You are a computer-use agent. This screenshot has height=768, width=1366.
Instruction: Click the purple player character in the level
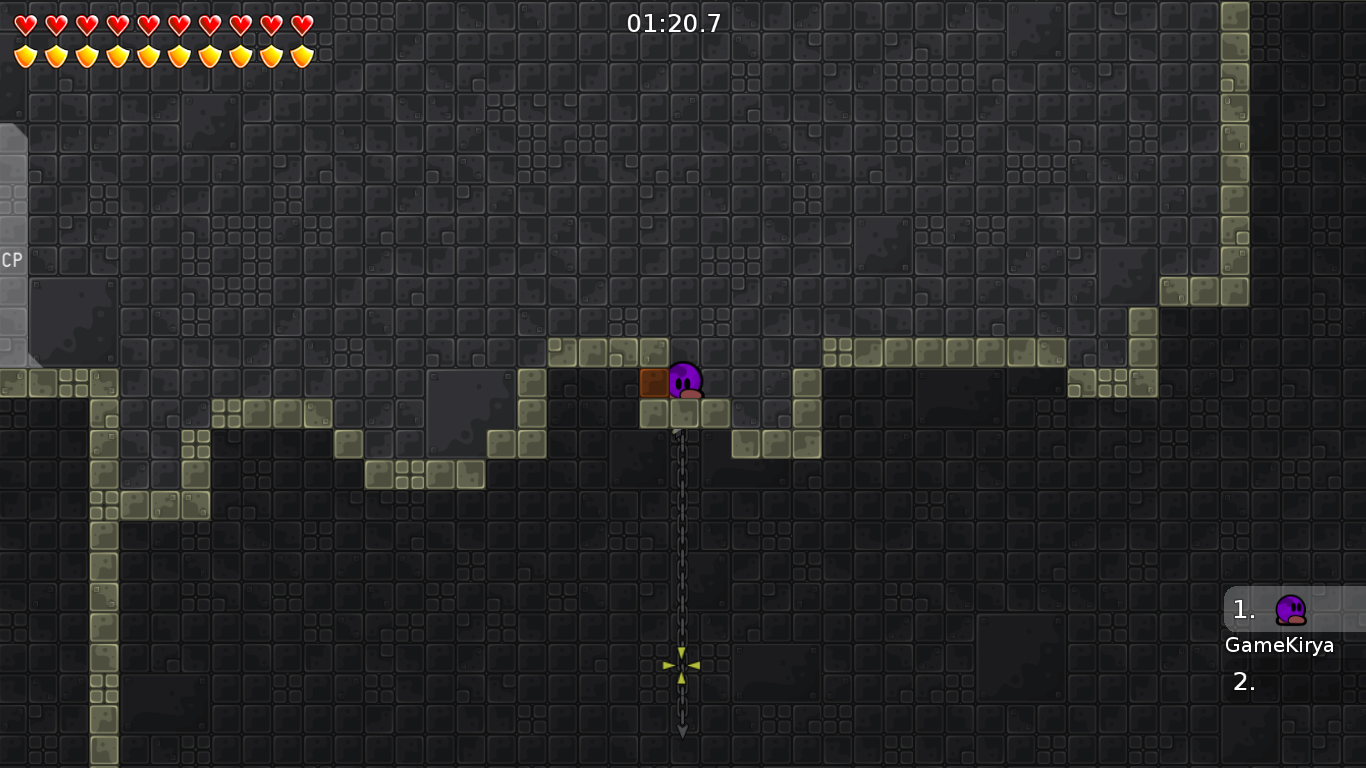point(684,382)
